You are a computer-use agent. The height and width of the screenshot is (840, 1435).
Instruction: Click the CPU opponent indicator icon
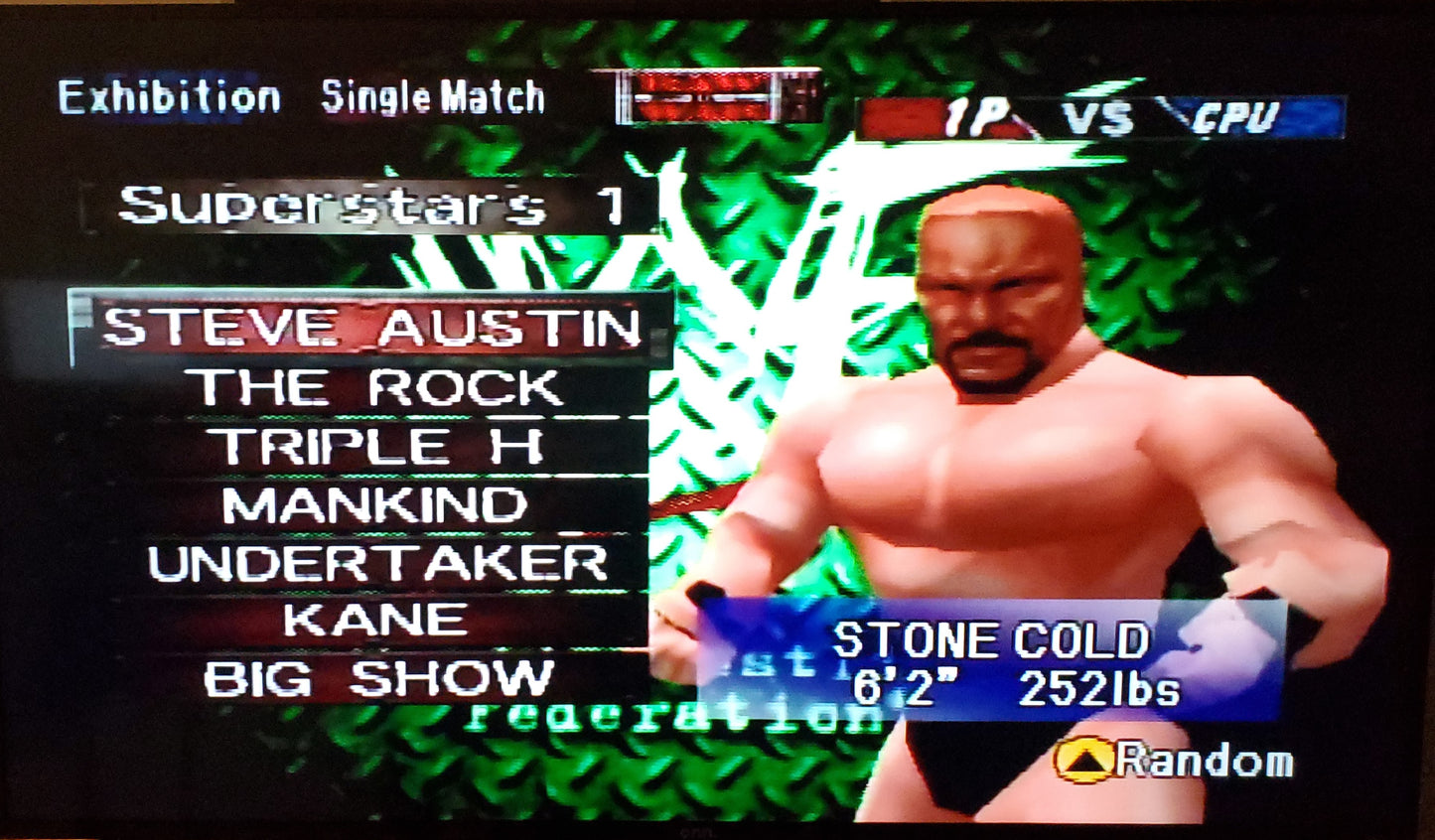pyautogui.click(x=1234, y=116)
